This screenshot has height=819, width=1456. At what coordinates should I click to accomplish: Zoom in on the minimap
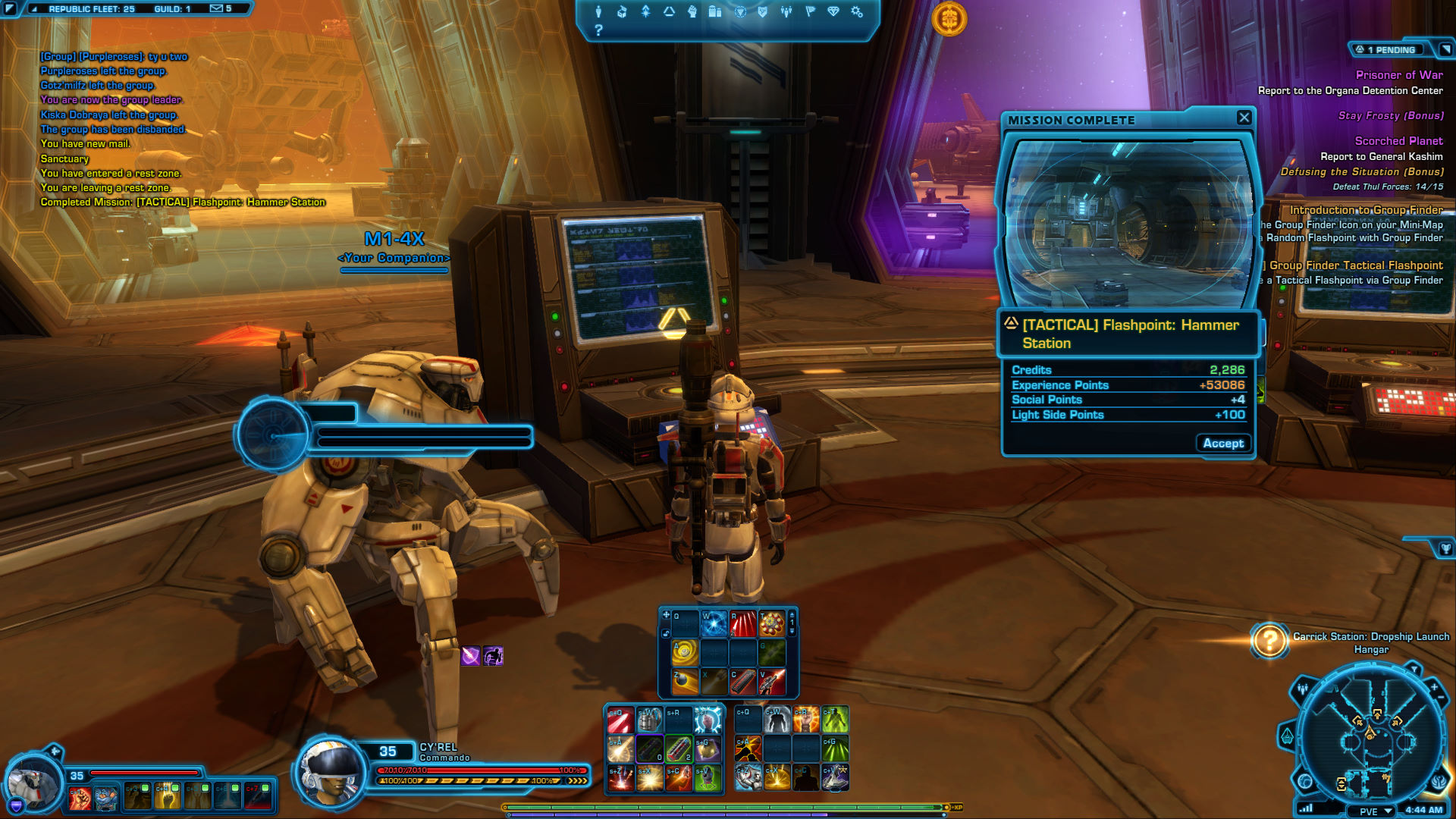pyautogui.click(x=1434, y=687)
